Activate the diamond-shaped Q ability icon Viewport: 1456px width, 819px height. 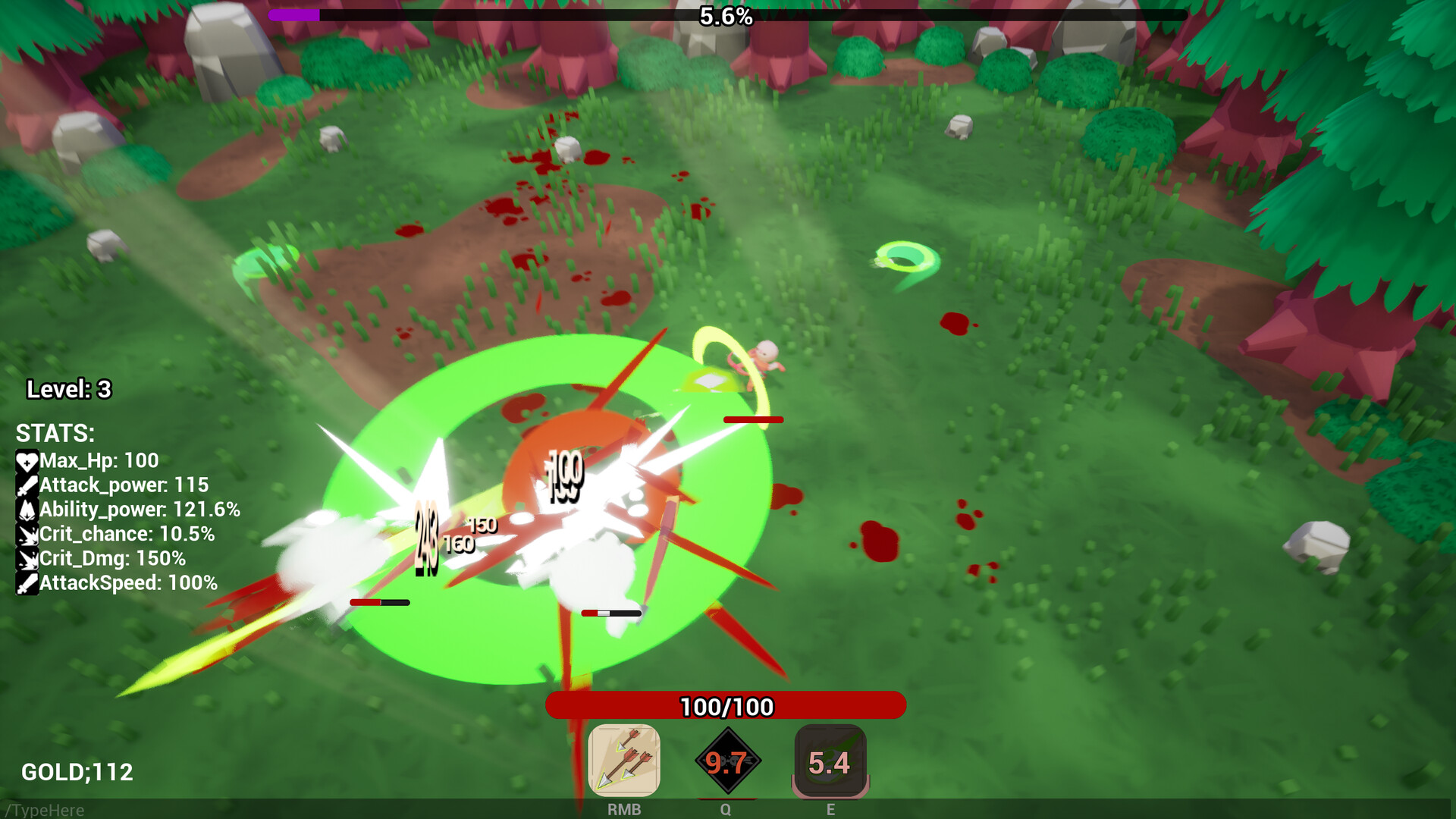pos(728,762)
